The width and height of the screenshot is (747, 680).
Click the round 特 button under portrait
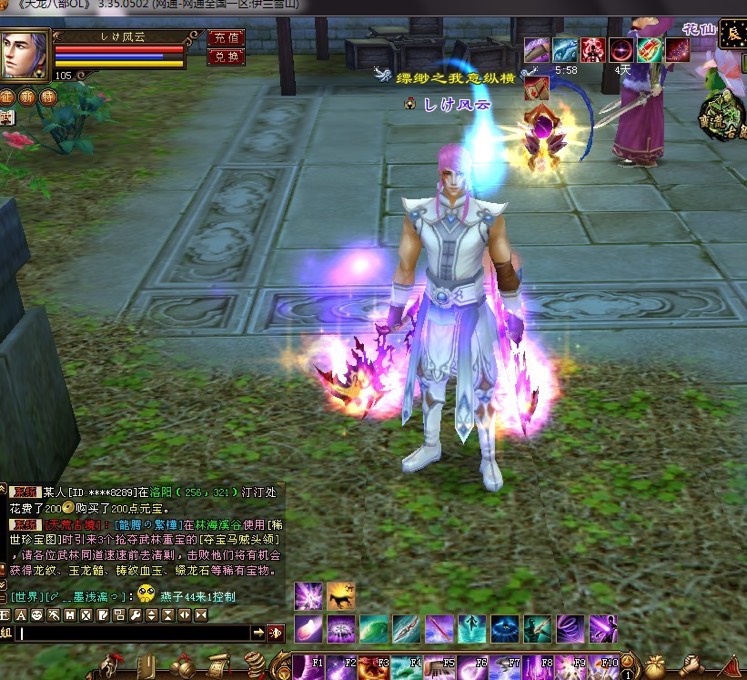[46, 97]
